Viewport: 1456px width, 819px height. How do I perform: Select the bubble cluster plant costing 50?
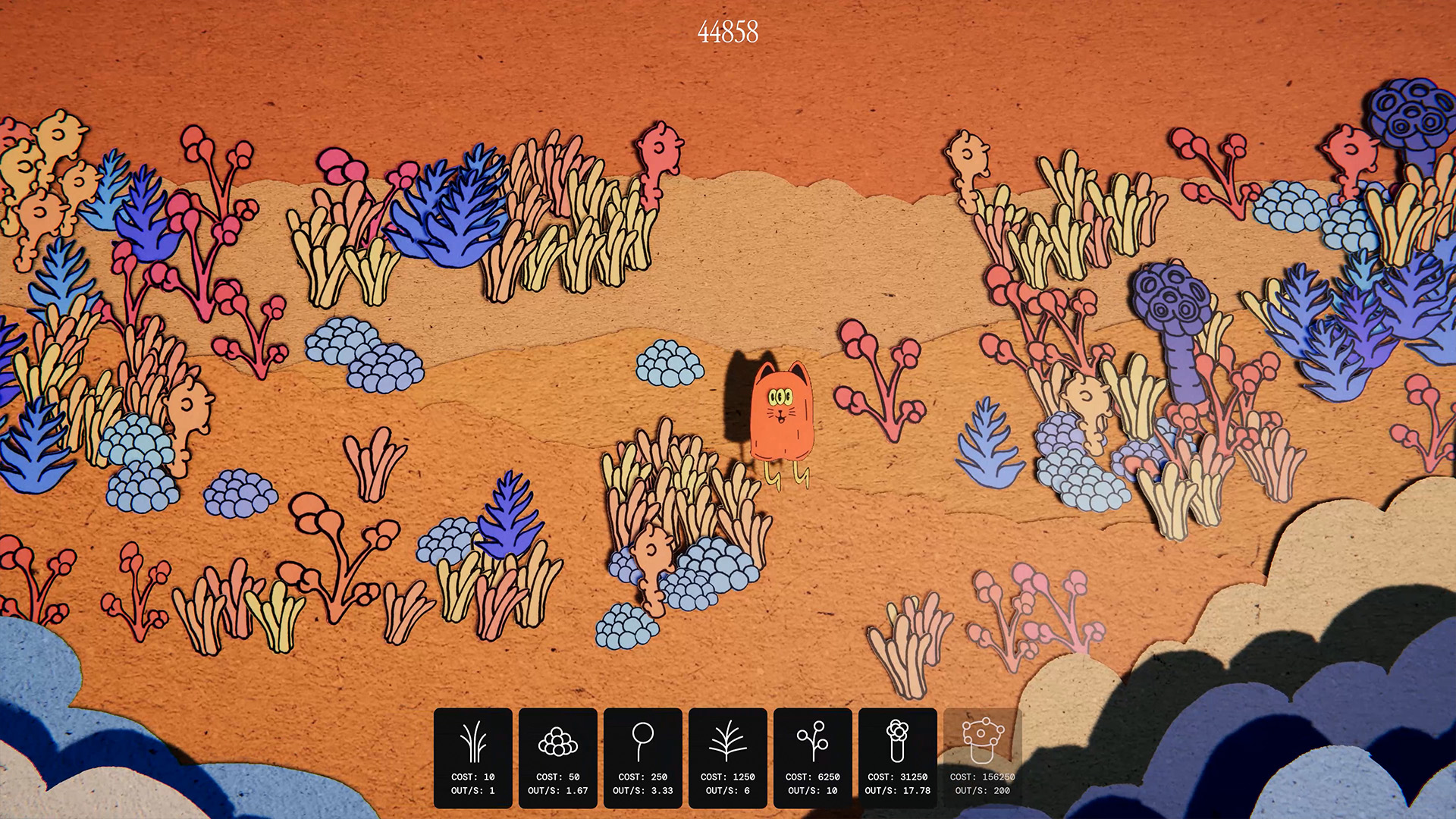[x=557, y=757]
